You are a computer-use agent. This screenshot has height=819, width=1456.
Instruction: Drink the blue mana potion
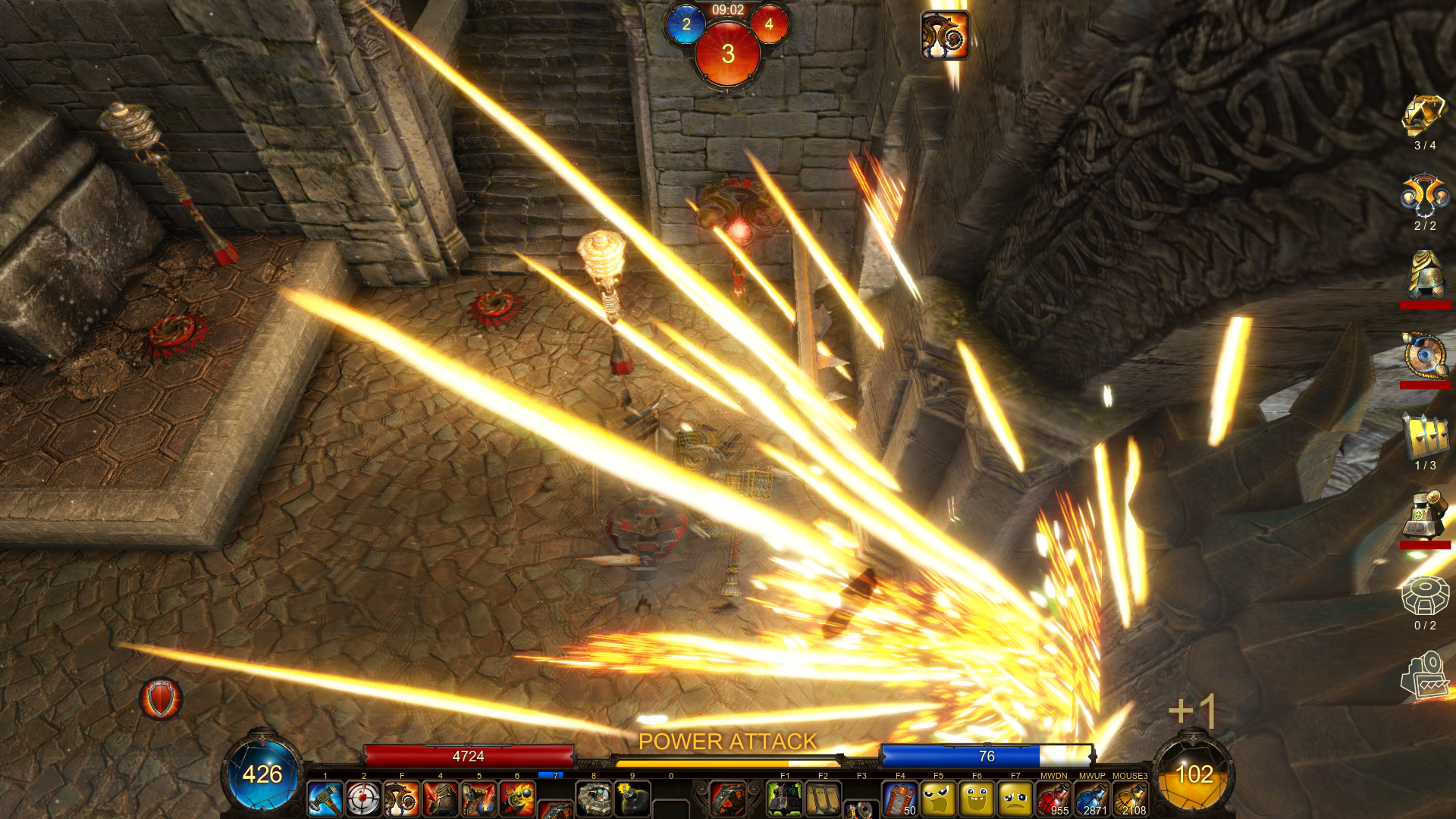(x=1092, y=799)
